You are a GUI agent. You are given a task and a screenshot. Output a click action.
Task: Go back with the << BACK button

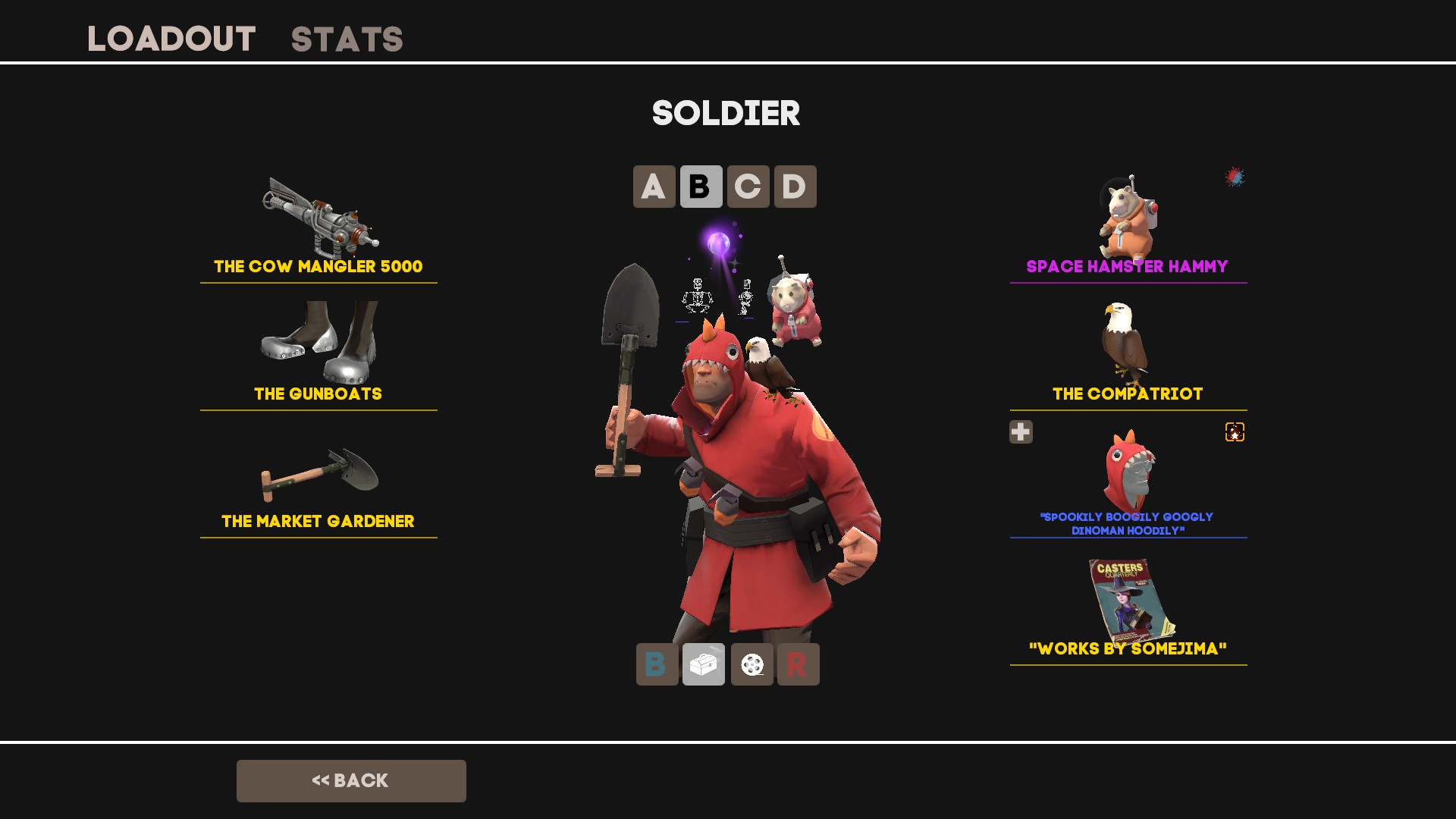point(351,780)
